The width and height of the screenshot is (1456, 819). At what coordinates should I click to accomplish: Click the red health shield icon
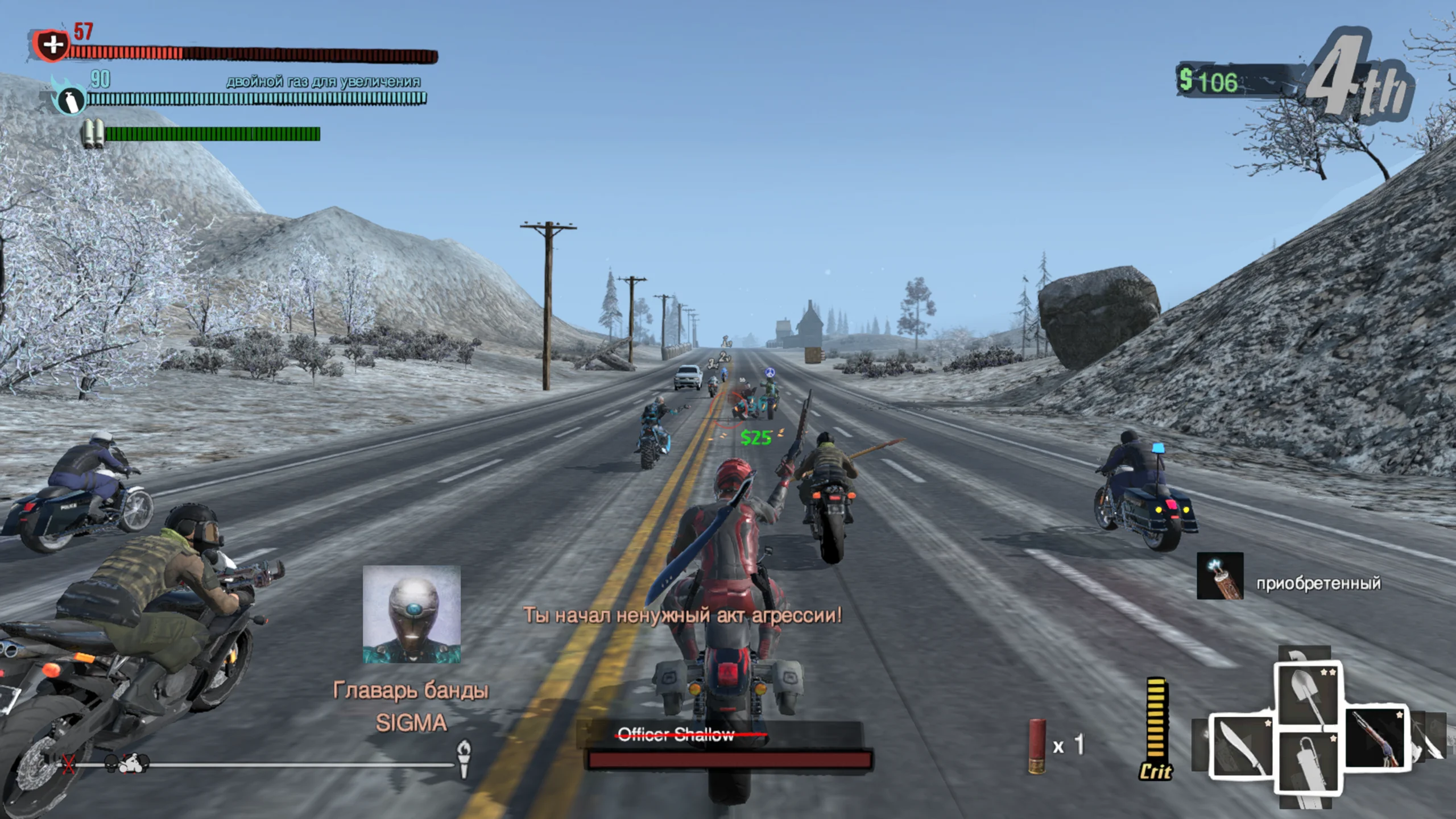click(x=51, y=44)
